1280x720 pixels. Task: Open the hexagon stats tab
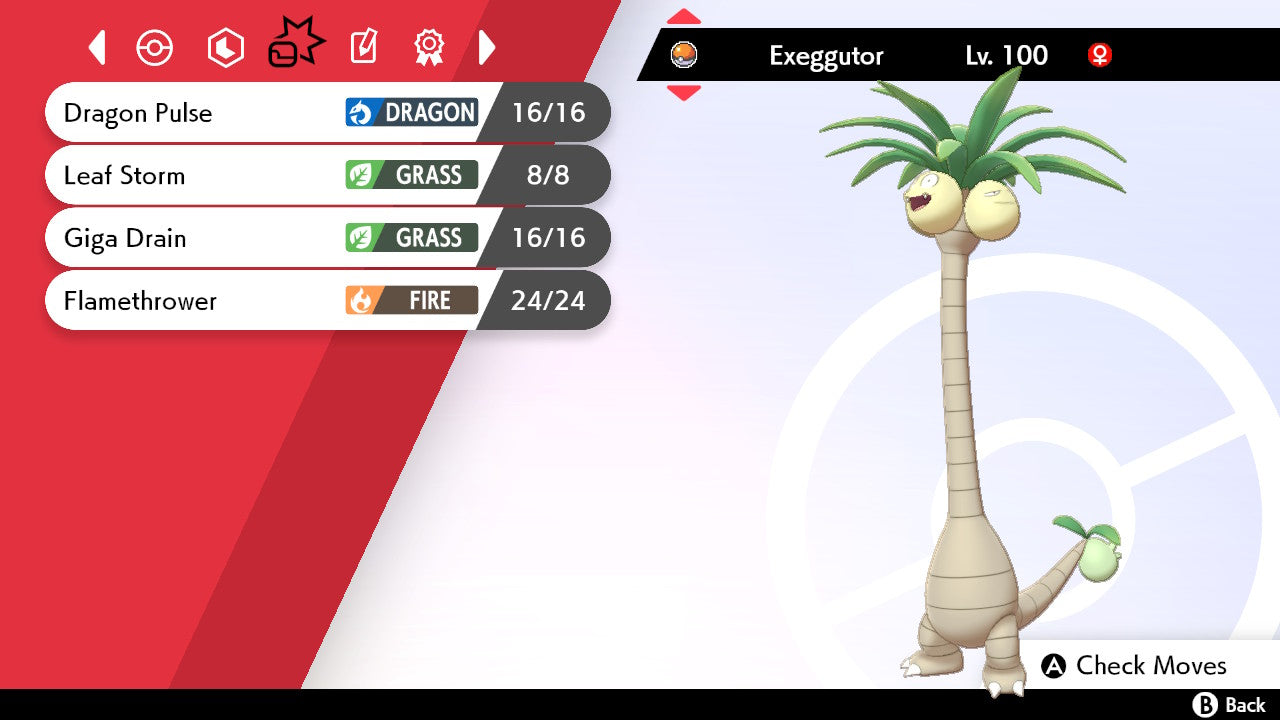[225, 48]
